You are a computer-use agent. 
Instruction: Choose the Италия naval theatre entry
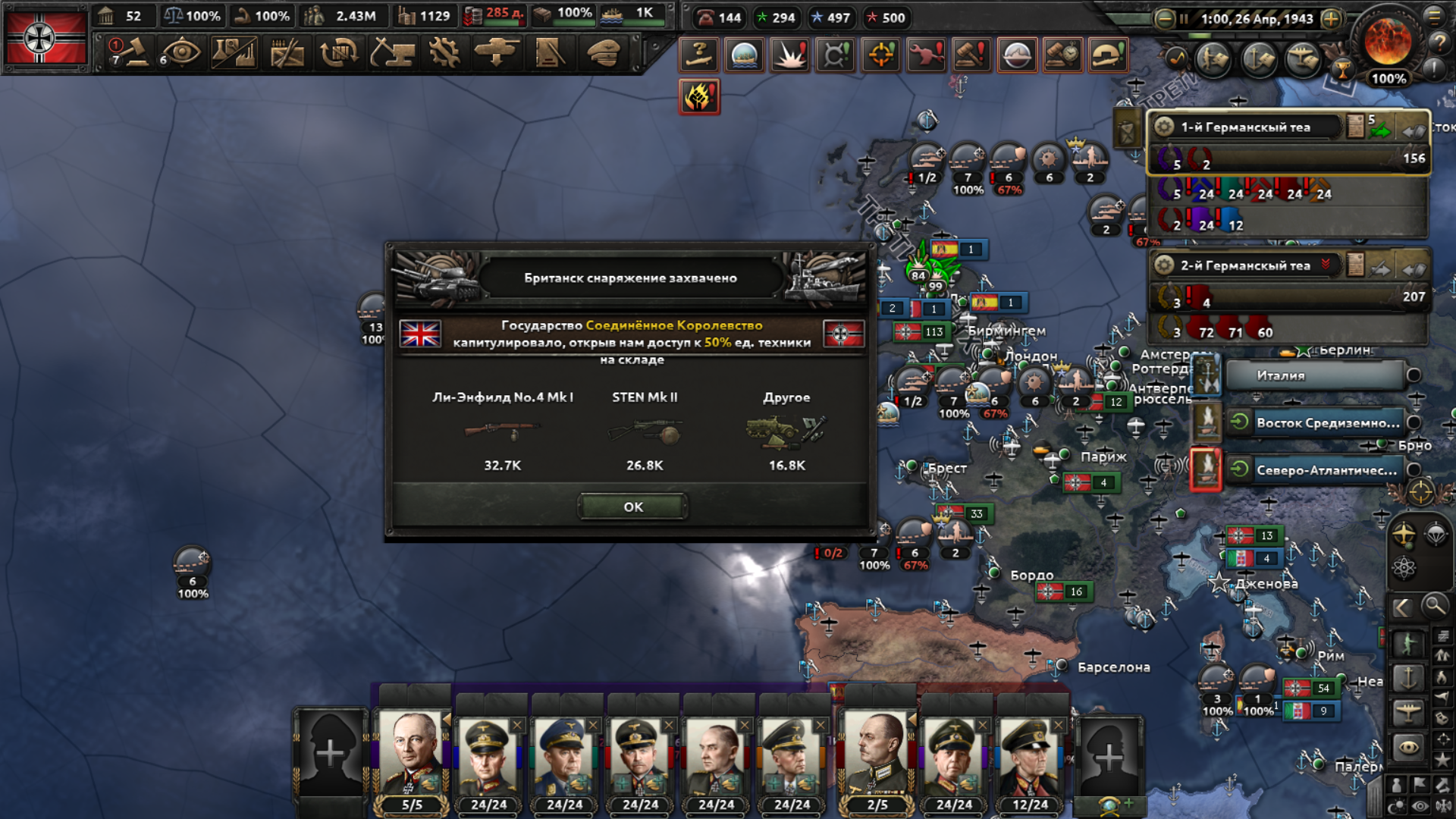pyautogui.click(x=1314, y=375)
